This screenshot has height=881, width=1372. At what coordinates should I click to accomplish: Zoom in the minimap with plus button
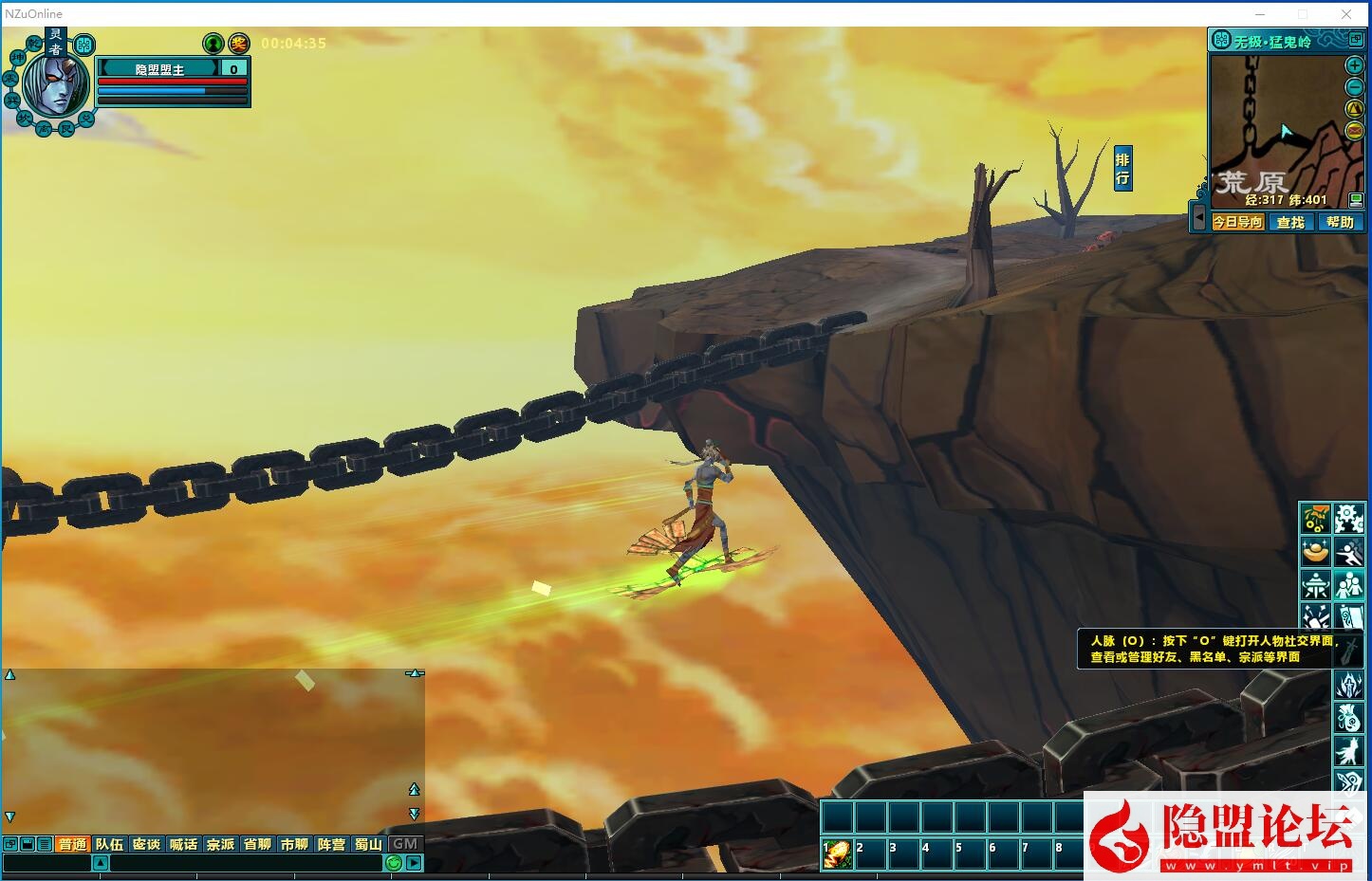pyautogui.click(x=1355, y=65)
